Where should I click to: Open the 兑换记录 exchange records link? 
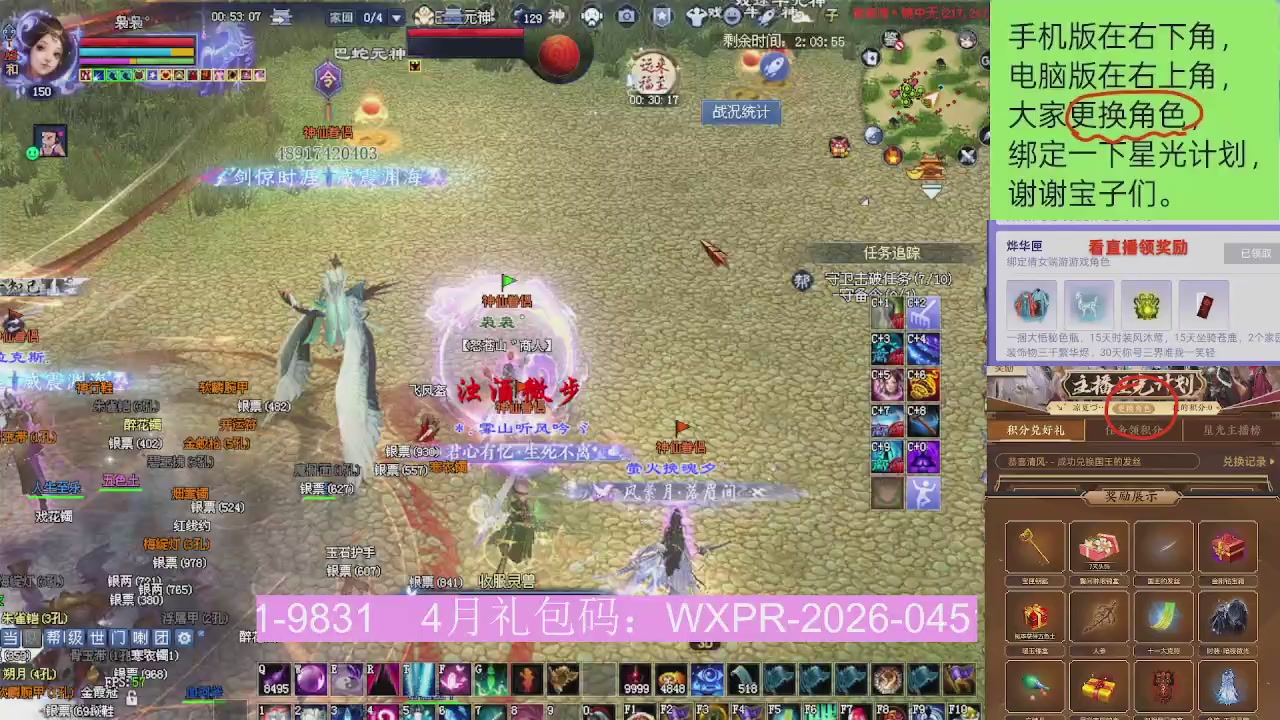(1243, 461)
